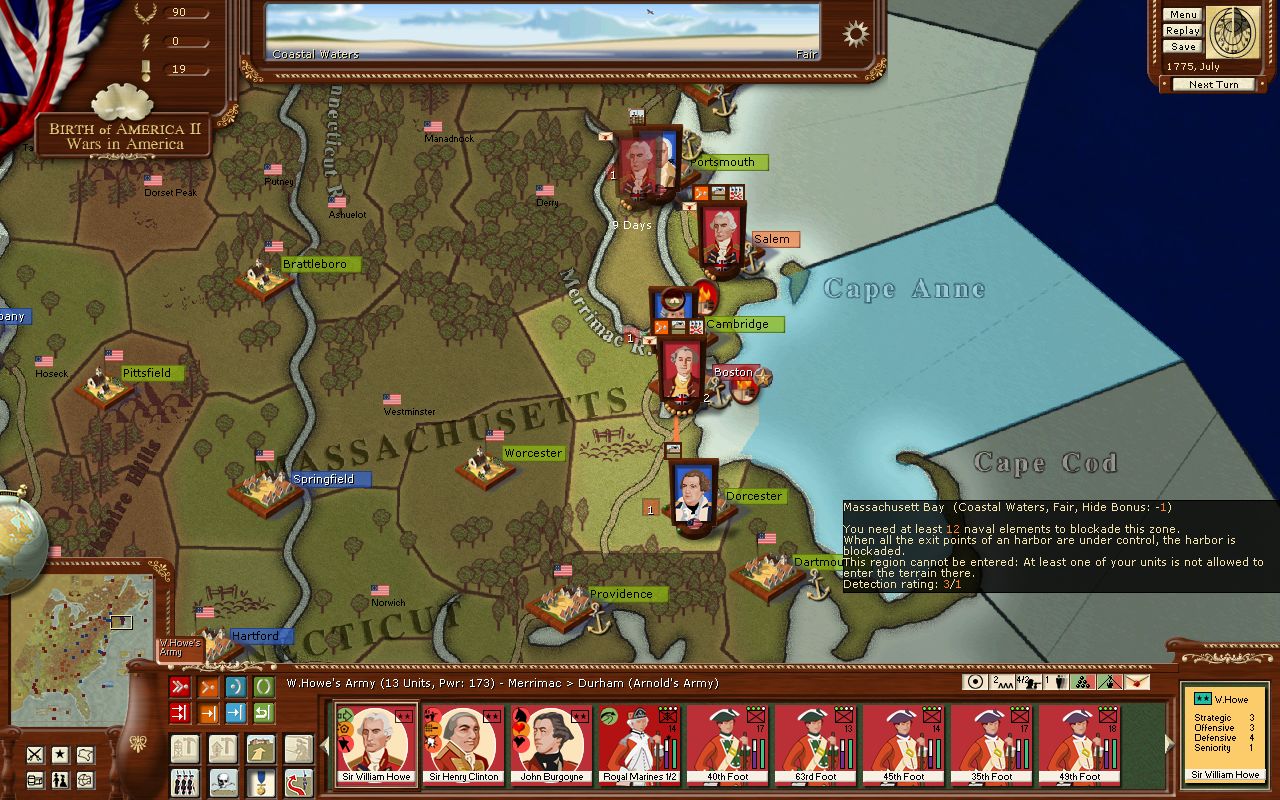Save the current game
Viewport: 1280px width, 800px height.
click(1182, 47)
